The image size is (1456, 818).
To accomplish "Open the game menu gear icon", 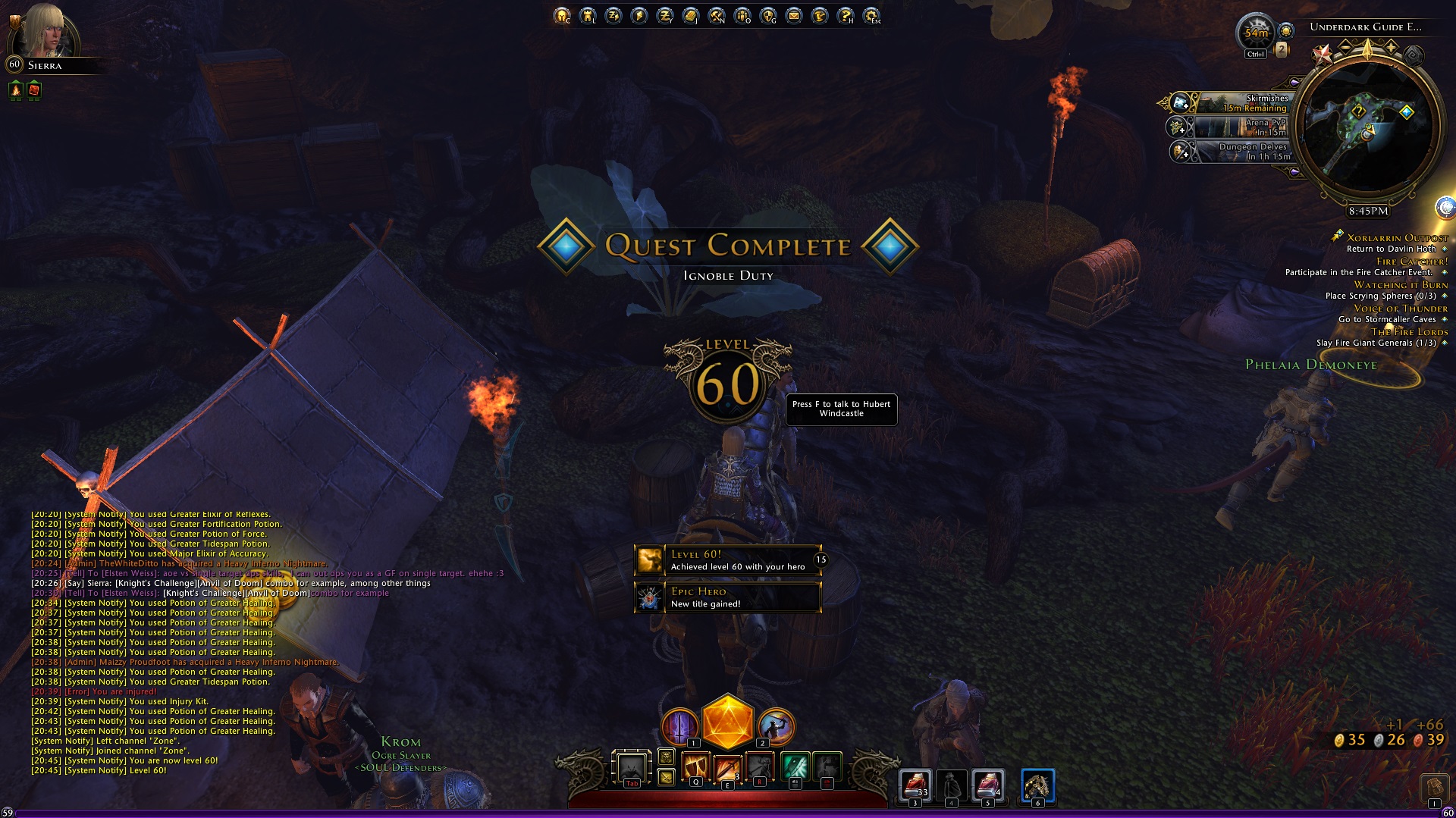I will point(871,15).
